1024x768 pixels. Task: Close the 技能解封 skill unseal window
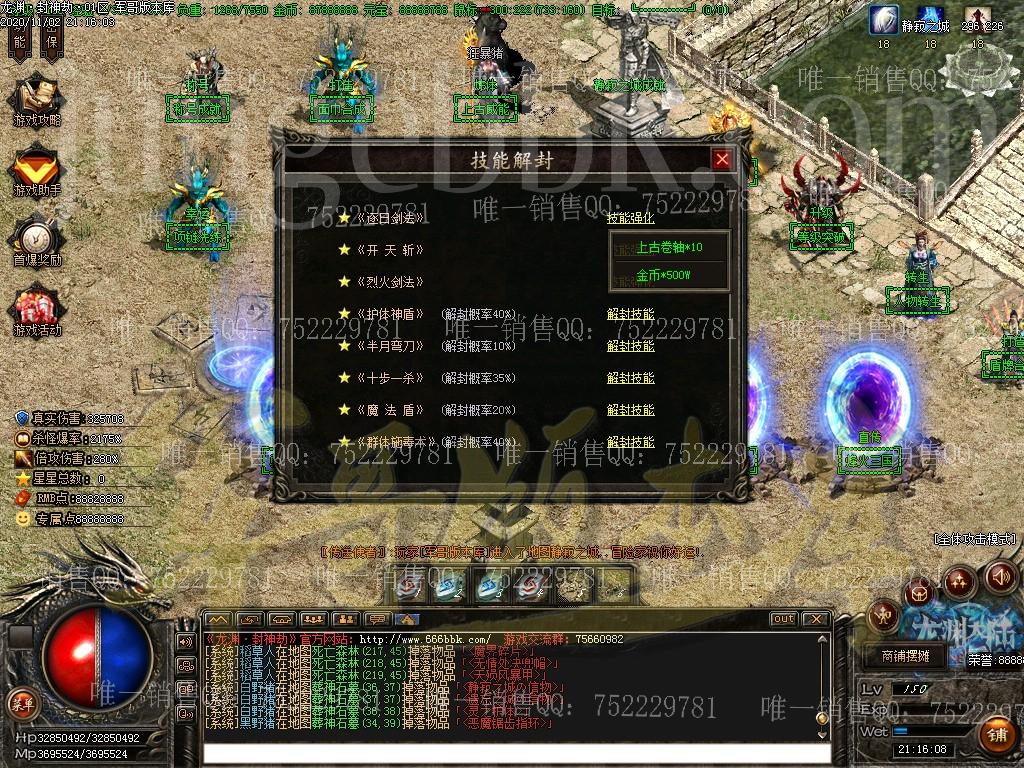722,159
